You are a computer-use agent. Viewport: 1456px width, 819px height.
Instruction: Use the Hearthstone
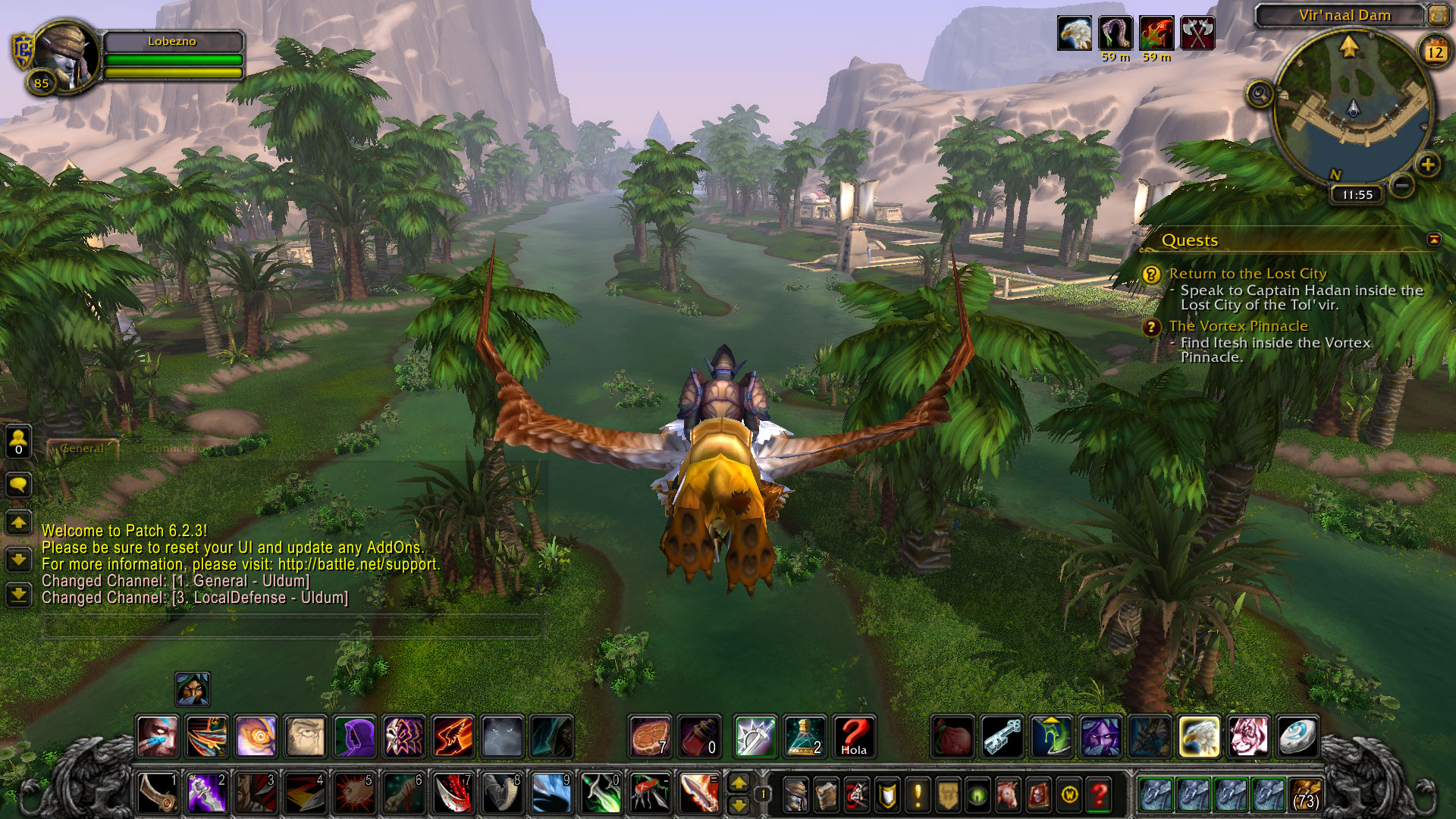1298,736
